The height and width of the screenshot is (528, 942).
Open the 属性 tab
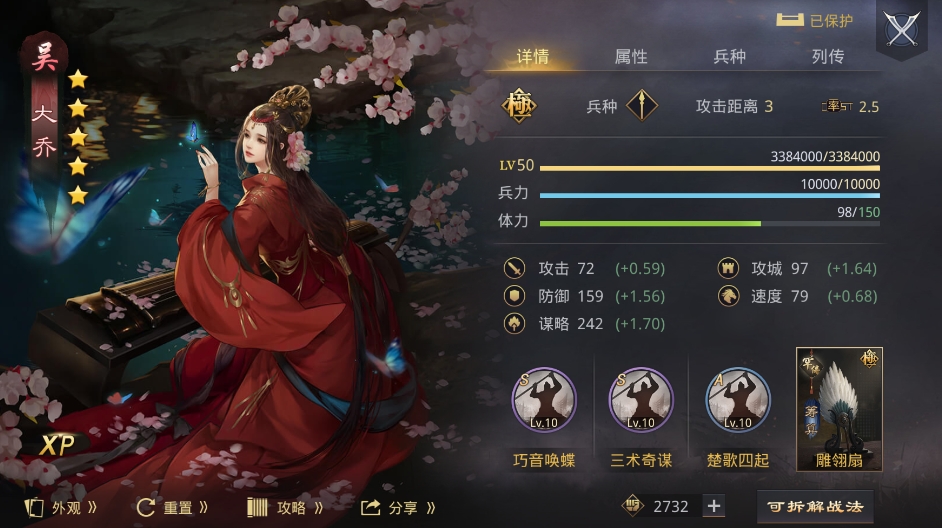[631, 57]
